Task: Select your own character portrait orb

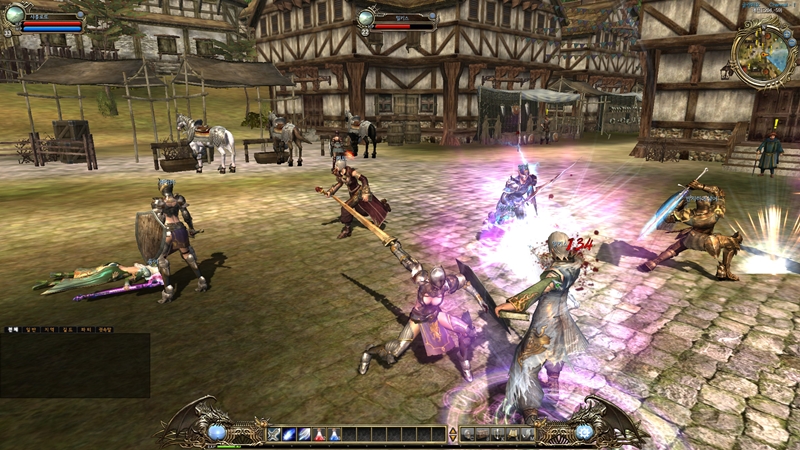Action: (x=14, y=13)
